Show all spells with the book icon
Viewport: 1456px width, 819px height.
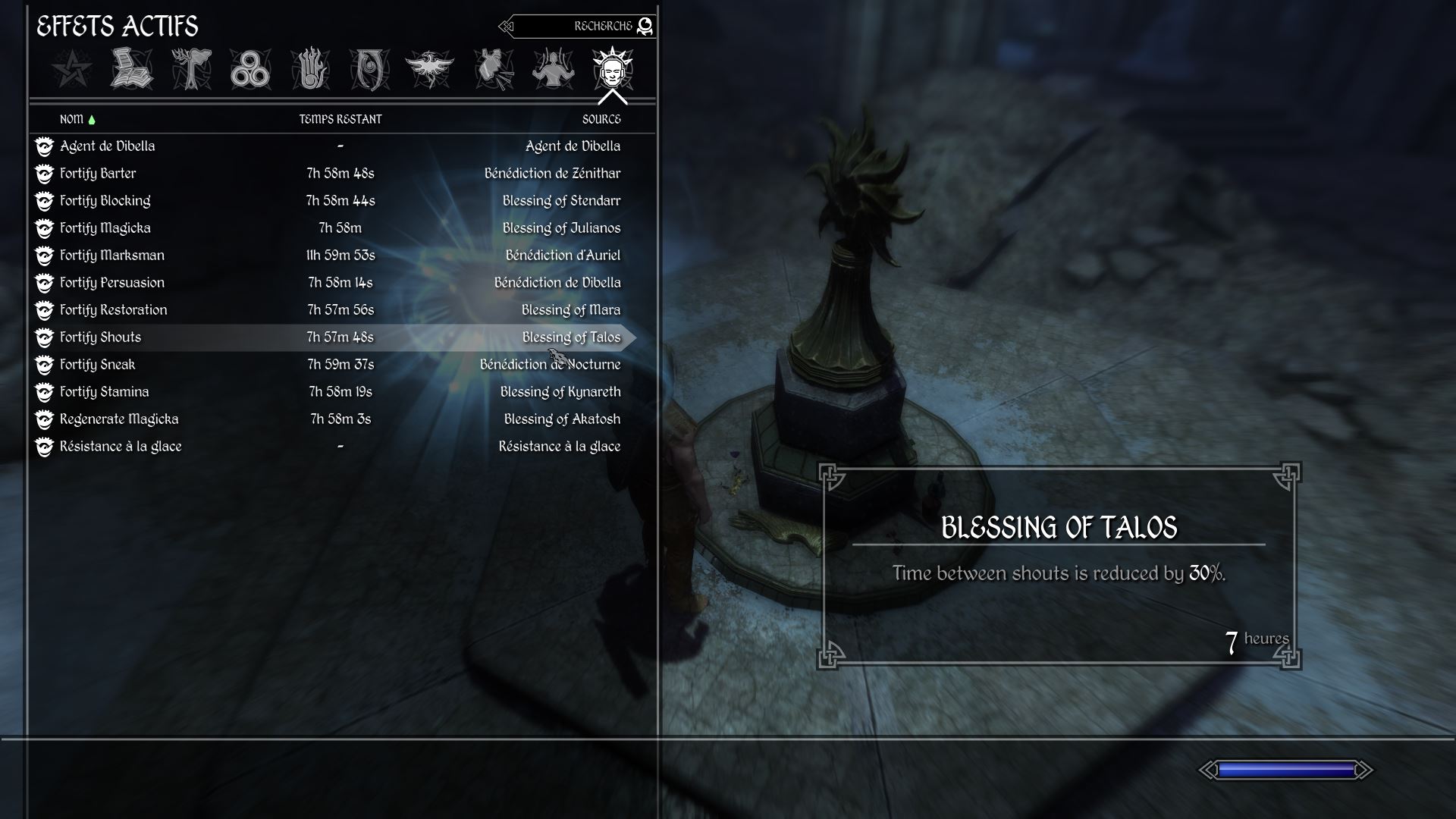tap(132, 70)
